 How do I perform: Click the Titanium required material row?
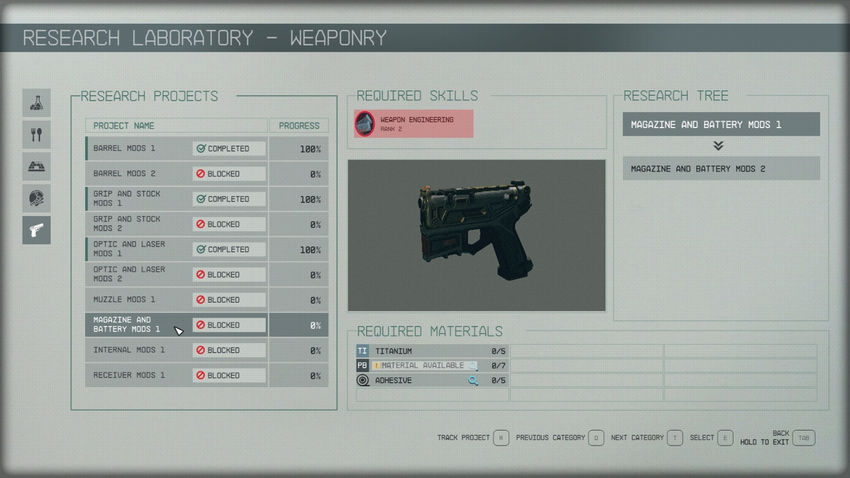tap(432, 351)
